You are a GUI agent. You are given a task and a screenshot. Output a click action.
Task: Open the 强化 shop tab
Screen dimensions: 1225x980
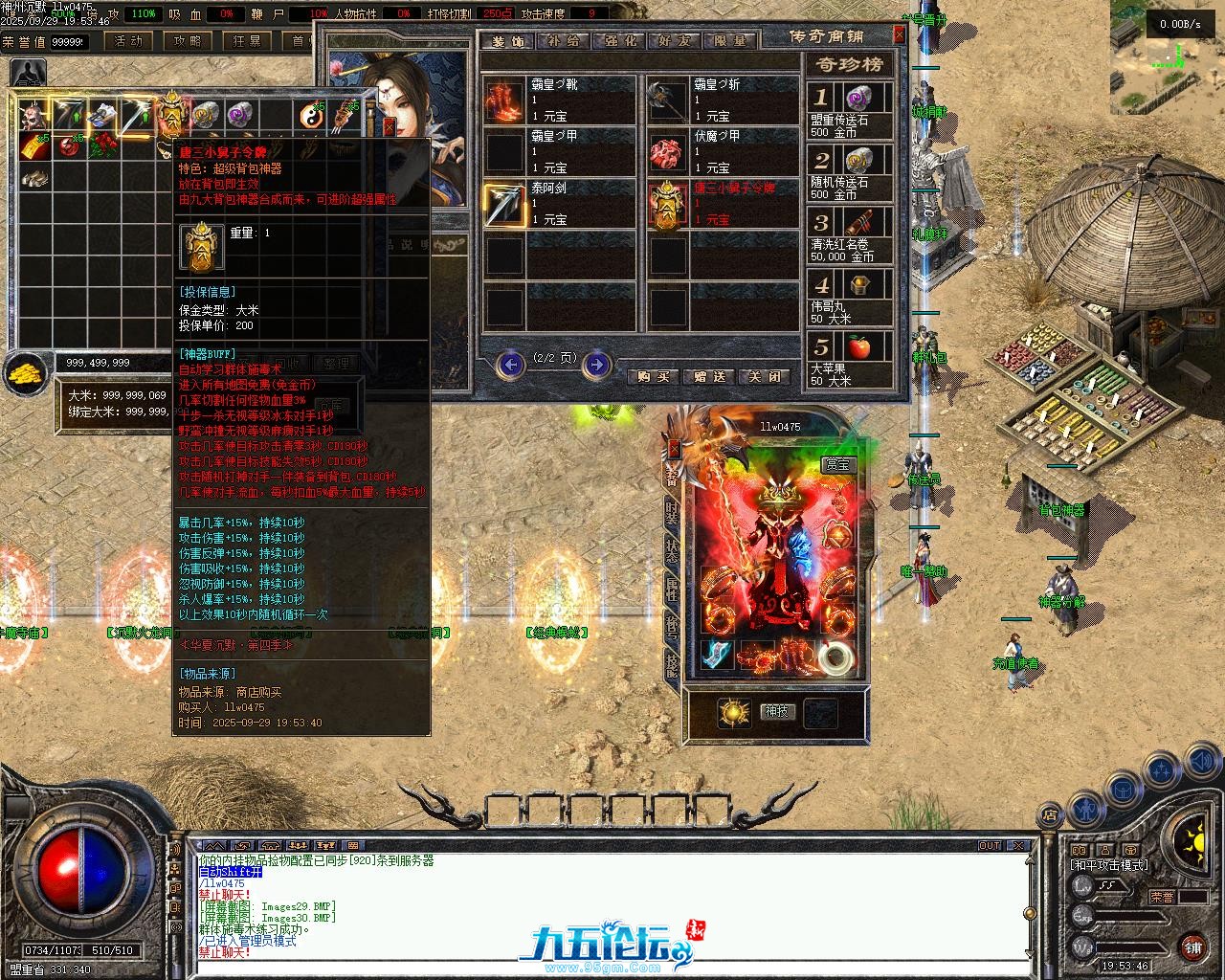(619, 40)
